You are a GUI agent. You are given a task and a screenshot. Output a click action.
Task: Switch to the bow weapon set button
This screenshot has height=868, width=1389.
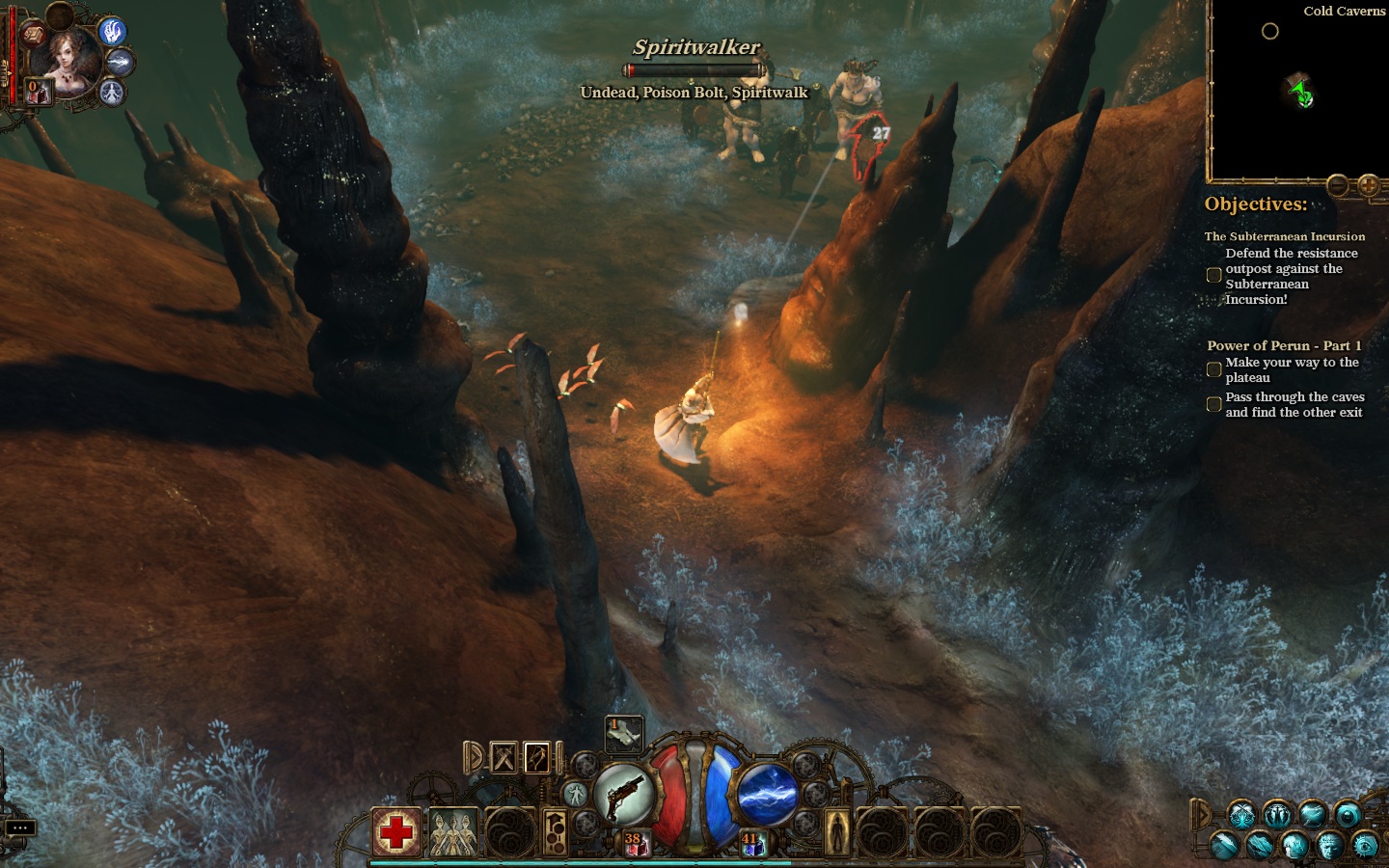tap(537, 758)
